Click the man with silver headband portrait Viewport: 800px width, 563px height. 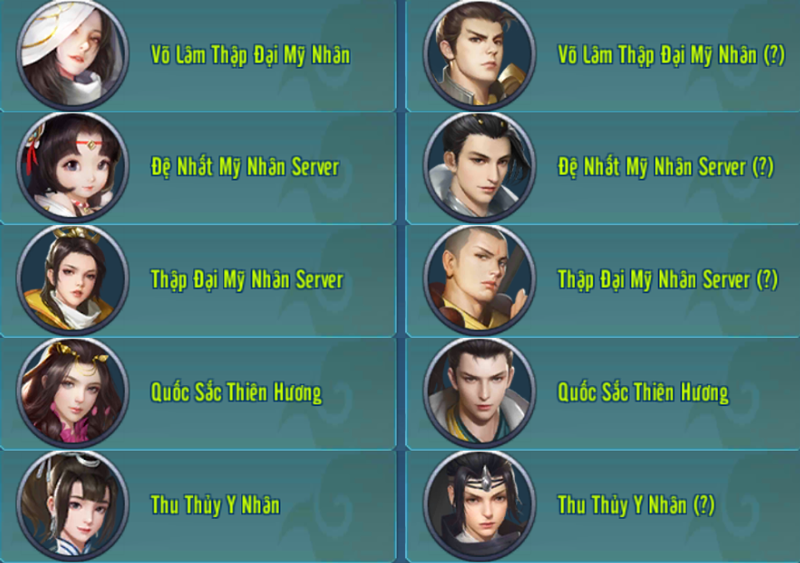point(474,504)
